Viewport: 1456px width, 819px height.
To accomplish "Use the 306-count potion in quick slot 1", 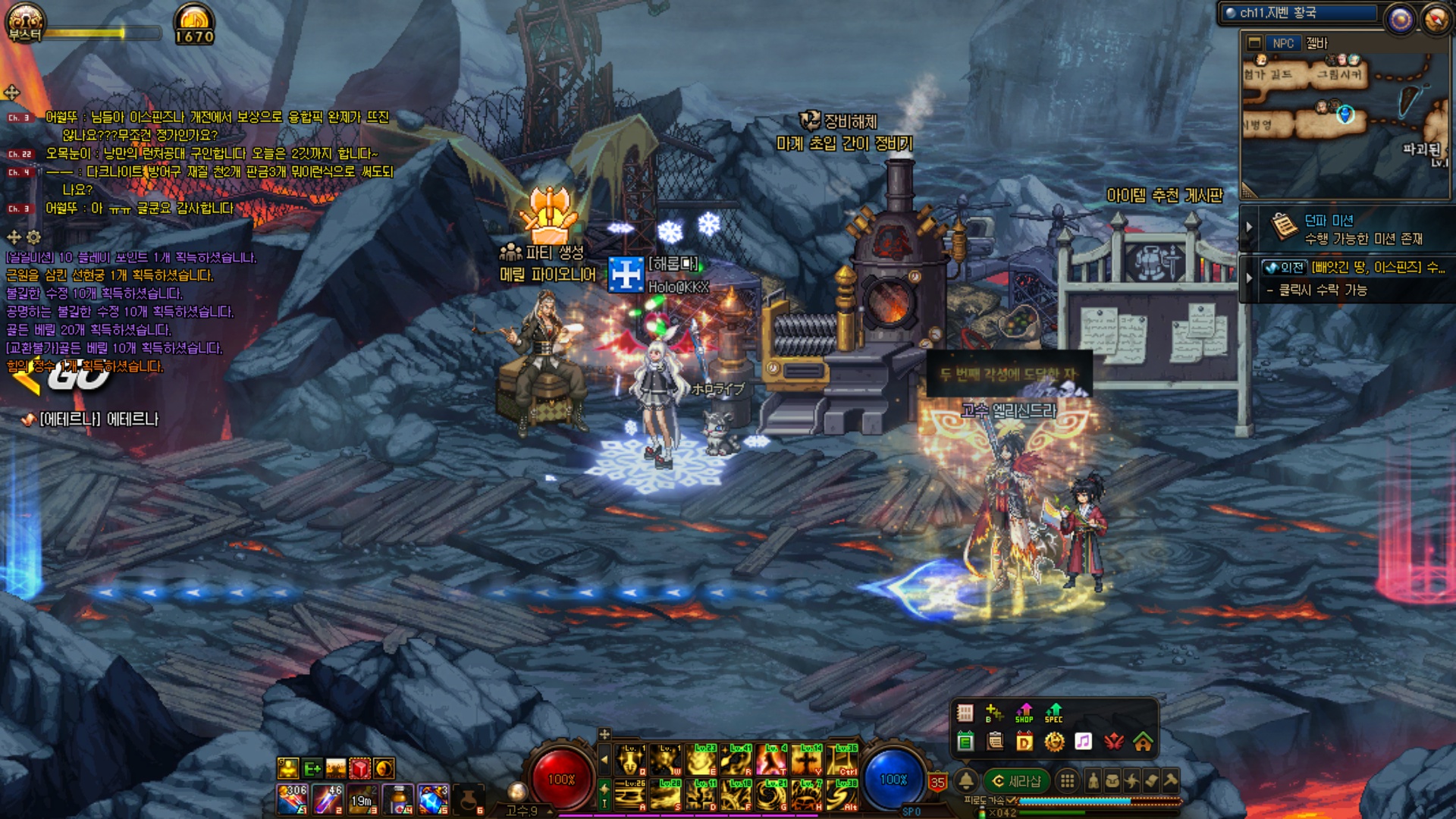I will pos(292,799).
